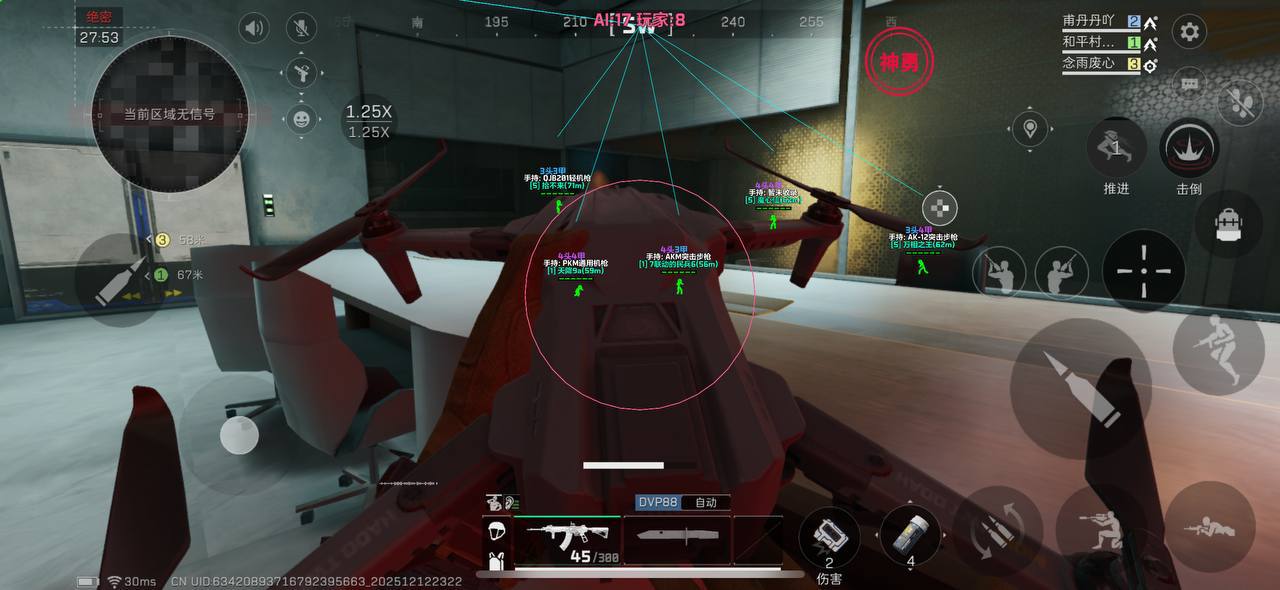Switch to prone stance
The height and width of the screenshot is (590, 1280).
[x=1209, y=527]
